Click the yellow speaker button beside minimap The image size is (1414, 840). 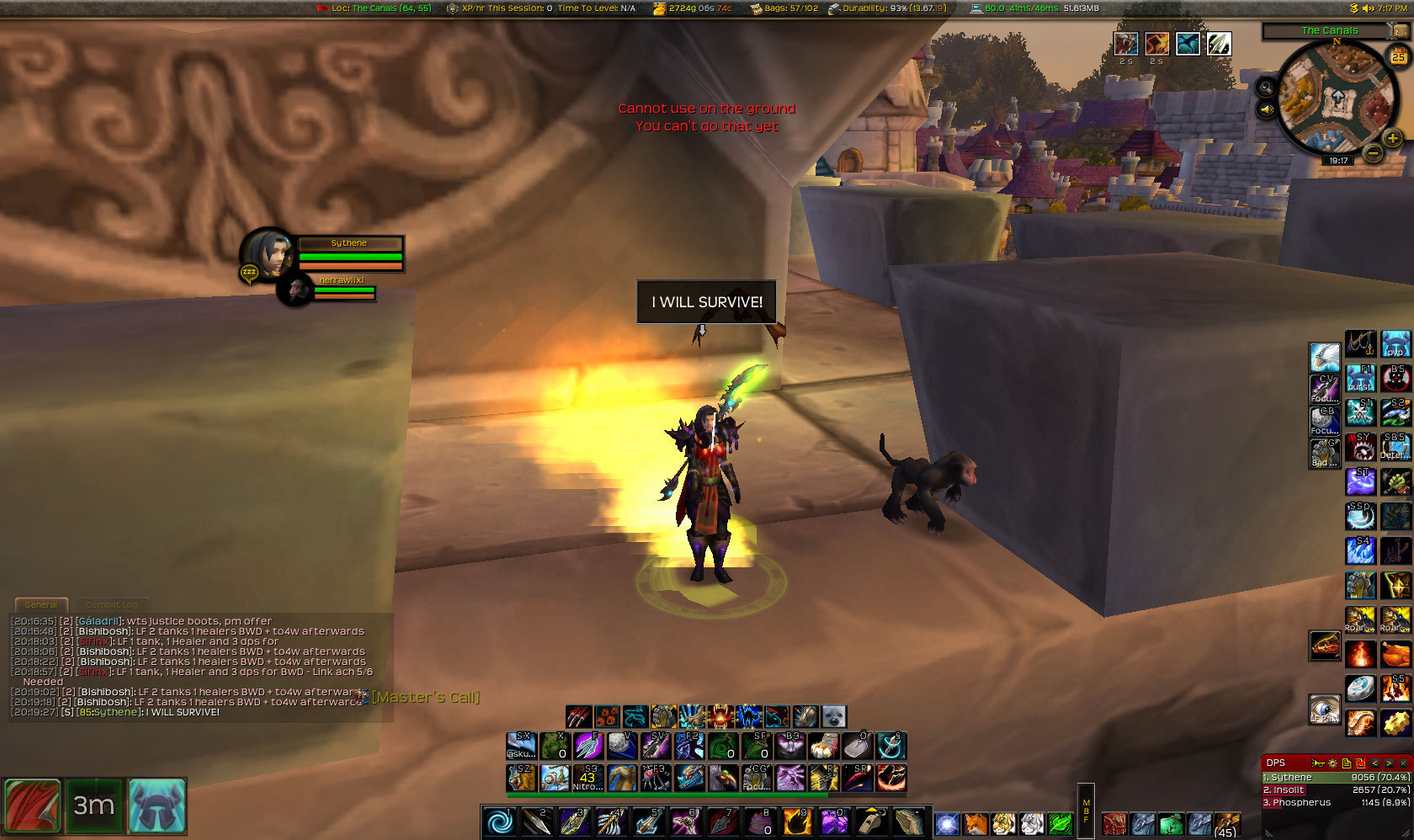(x=1267, y=109)
